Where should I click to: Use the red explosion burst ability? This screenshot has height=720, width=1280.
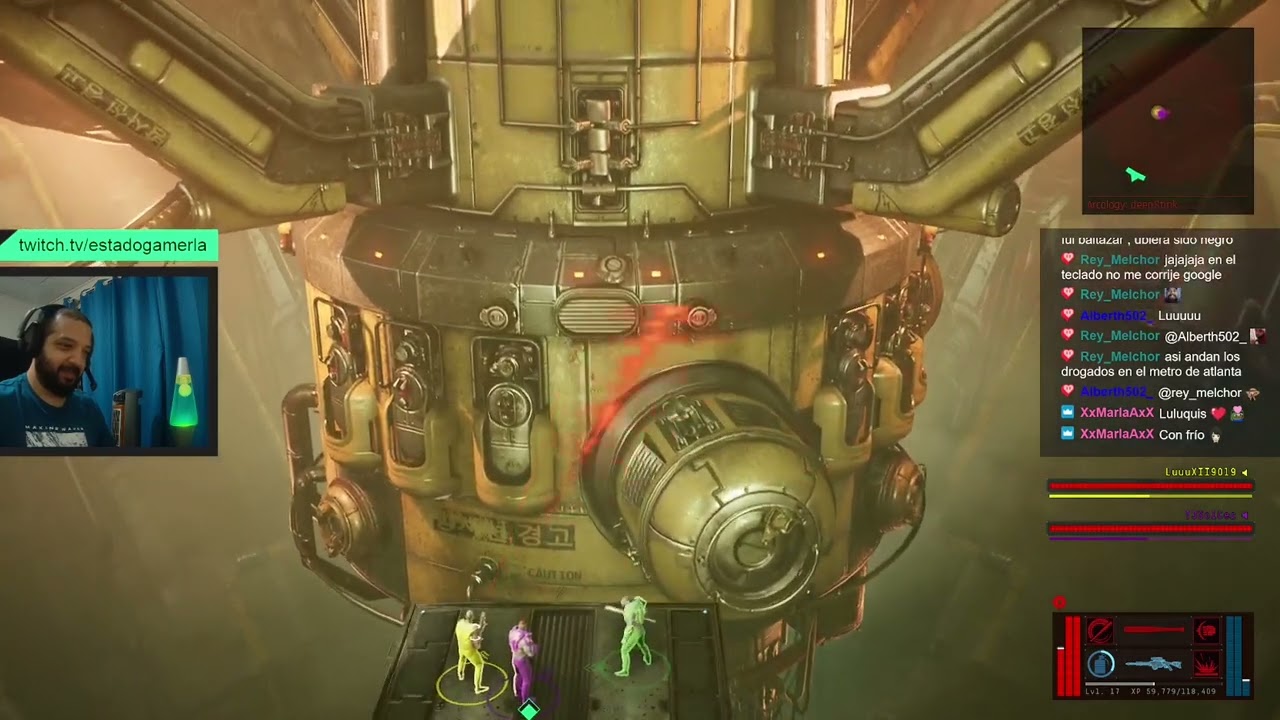(1207, 663)
